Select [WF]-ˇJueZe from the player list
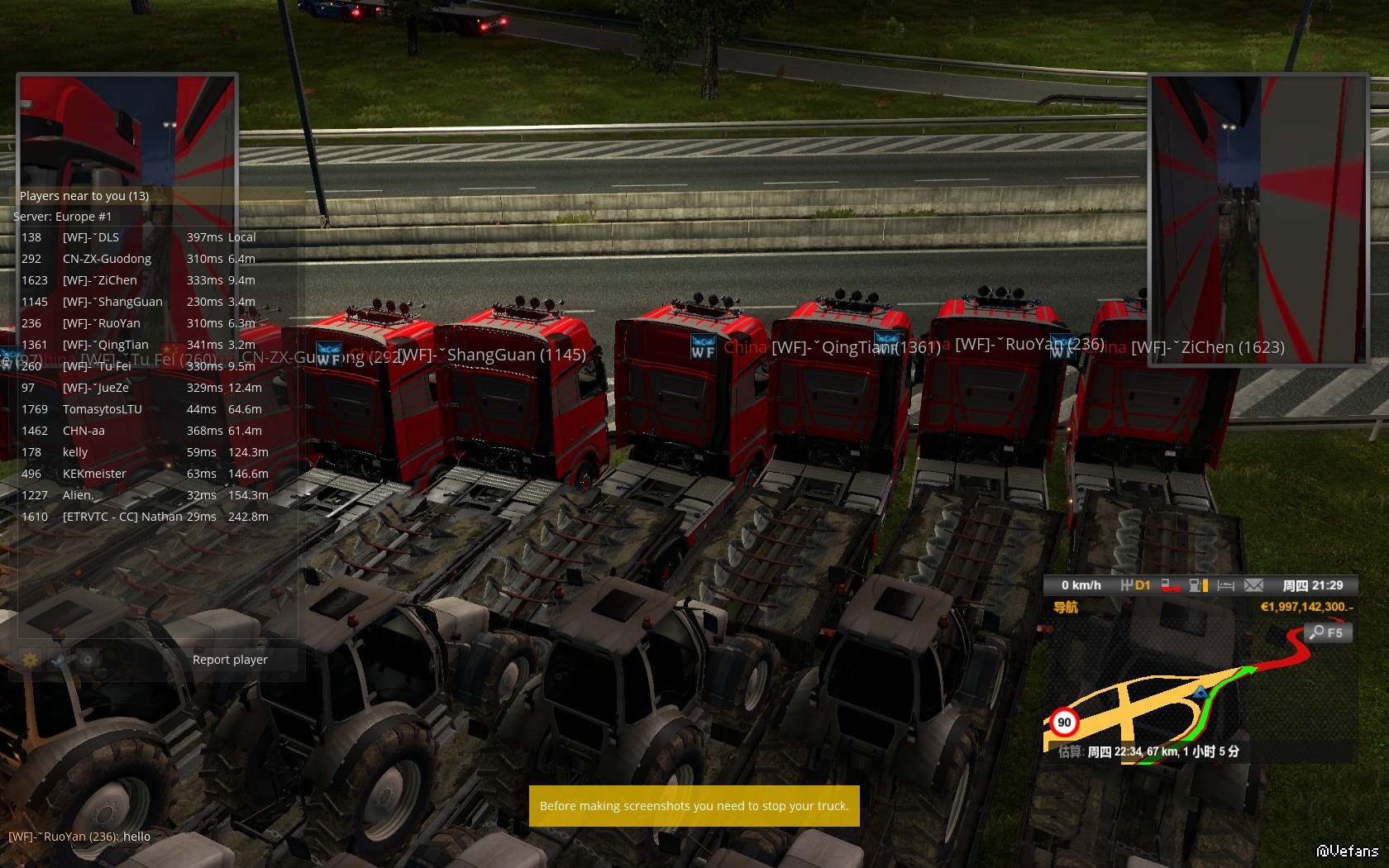This screenshot has width=1389, height=868. 96,388
